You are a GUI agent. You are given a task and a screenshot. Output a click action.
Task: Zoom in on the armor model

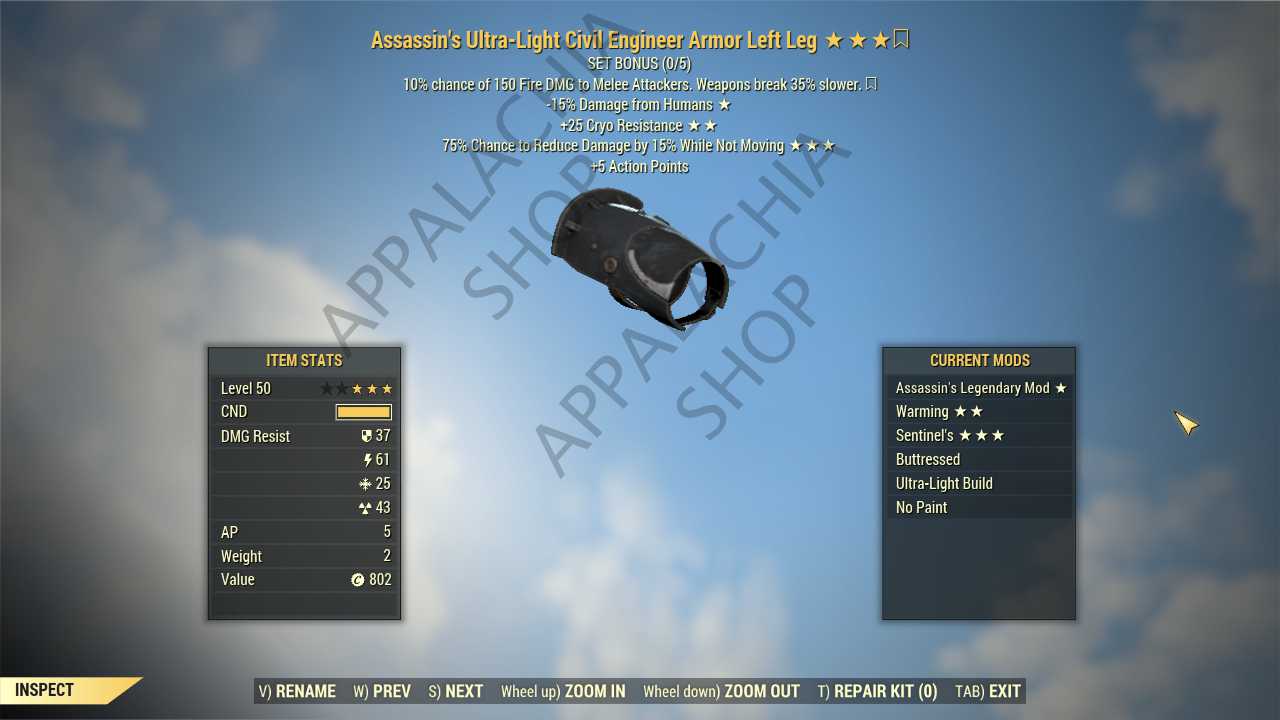click(563, 691)
